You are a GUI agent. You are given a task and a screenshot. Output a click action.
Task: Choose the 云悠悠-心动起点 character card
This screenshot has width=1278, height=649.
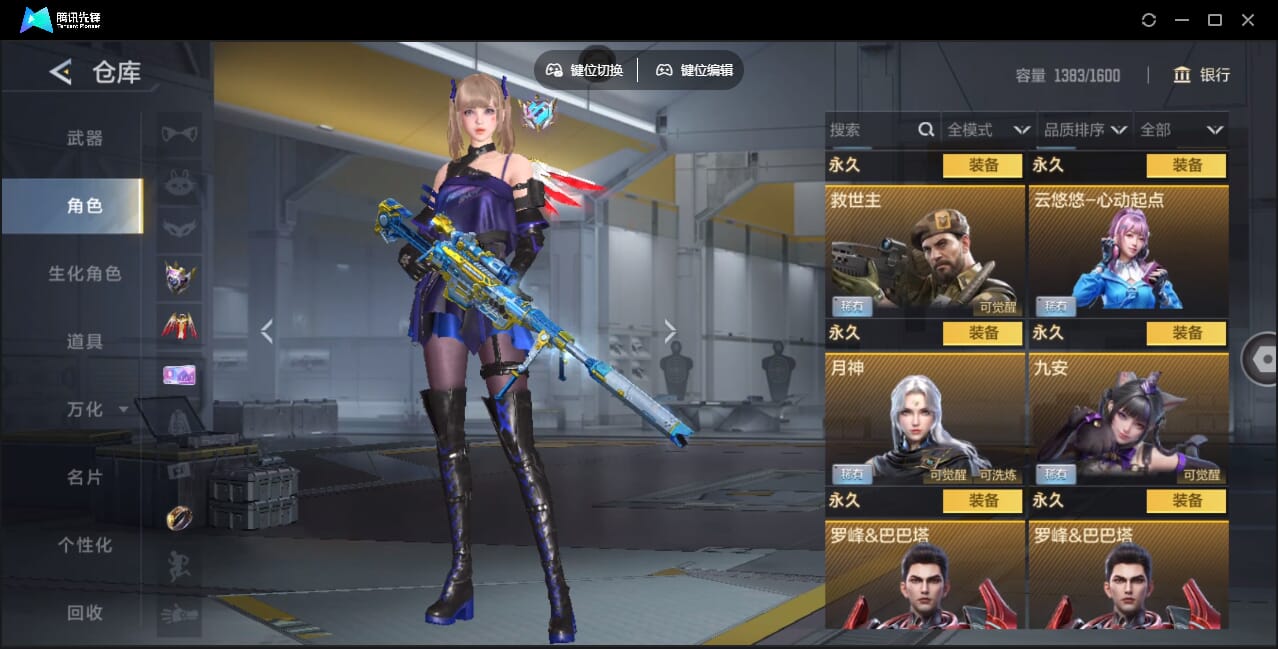click(1128, 251)
